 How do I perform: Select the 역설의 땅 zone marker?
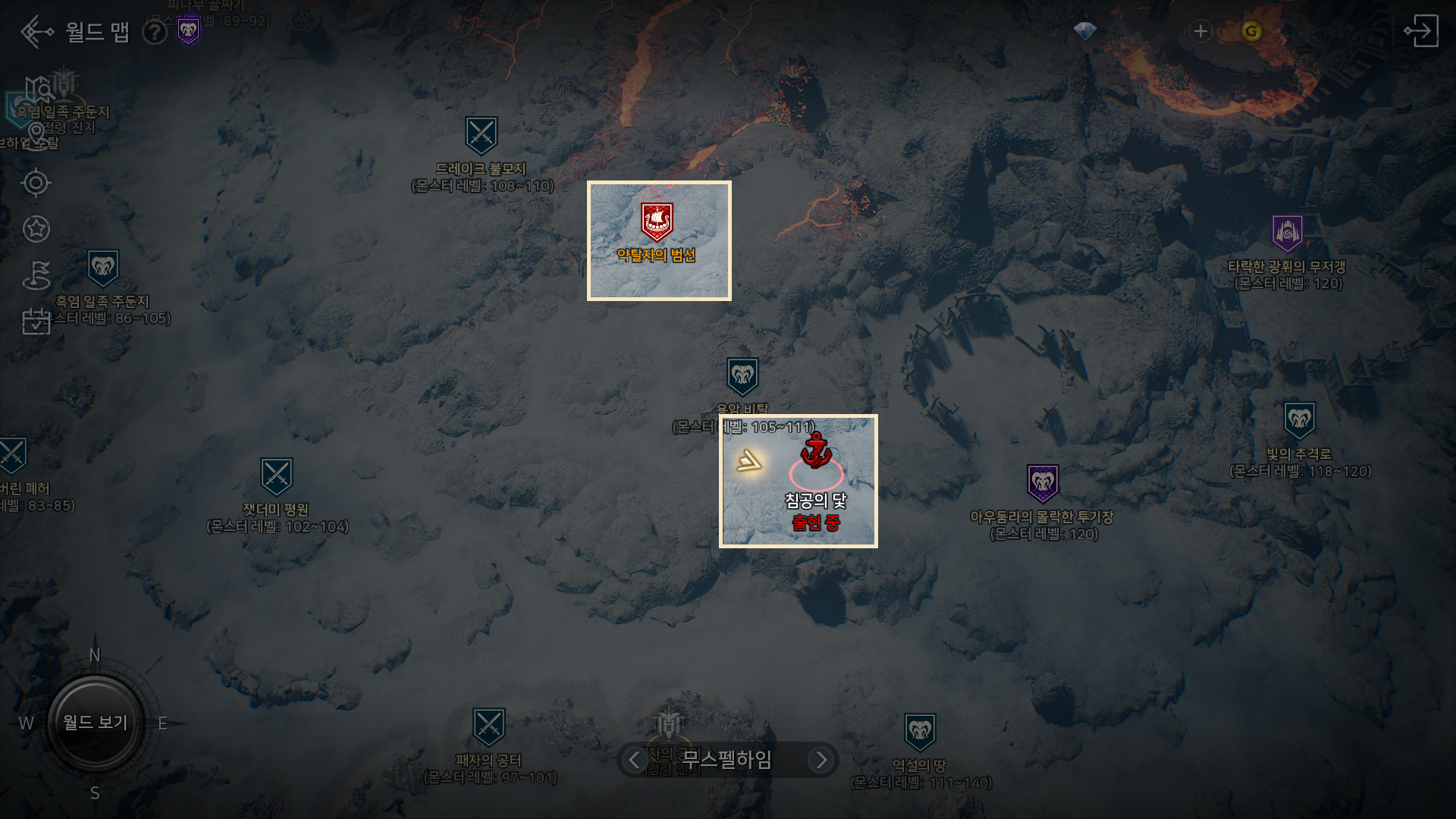920,732
